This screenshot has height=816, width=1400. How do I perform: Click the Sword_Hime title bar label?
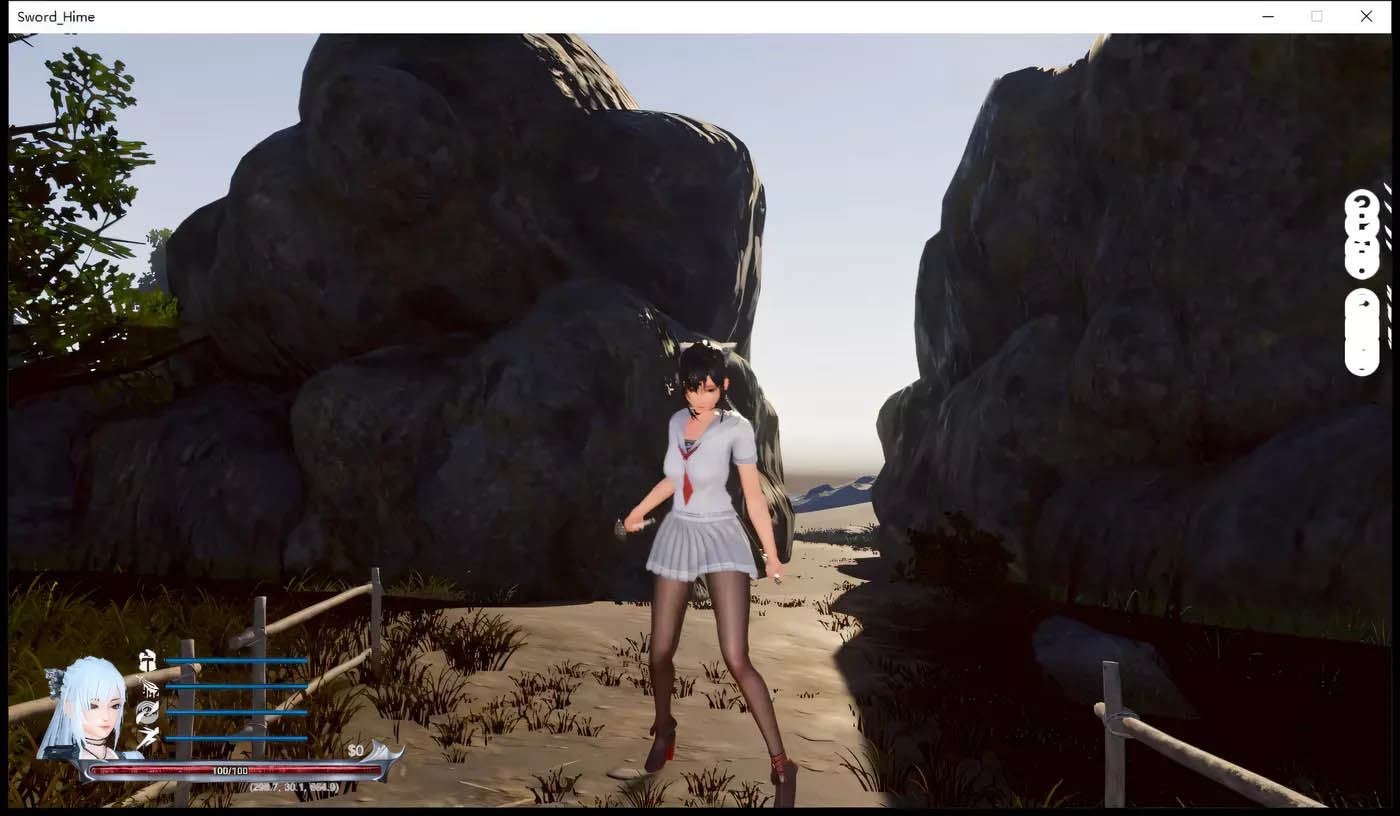point(56,16)
